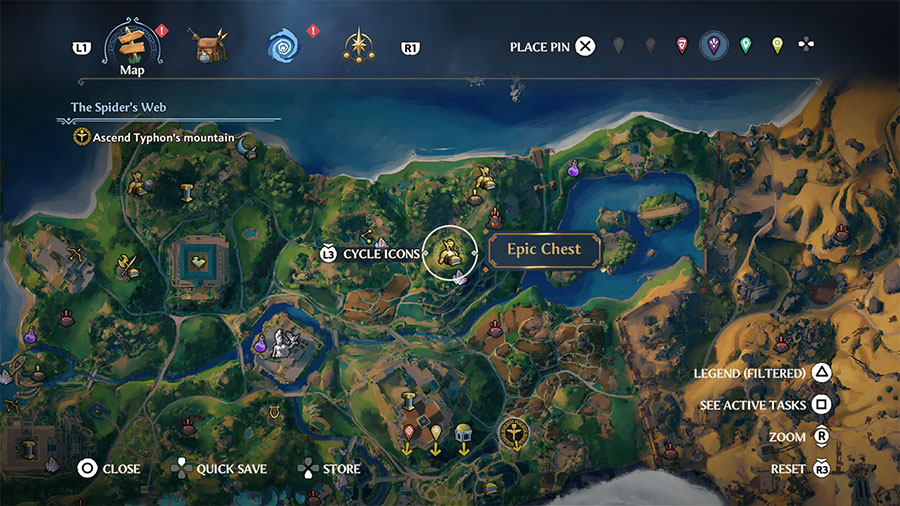Open the Store

tap(329, 468)
